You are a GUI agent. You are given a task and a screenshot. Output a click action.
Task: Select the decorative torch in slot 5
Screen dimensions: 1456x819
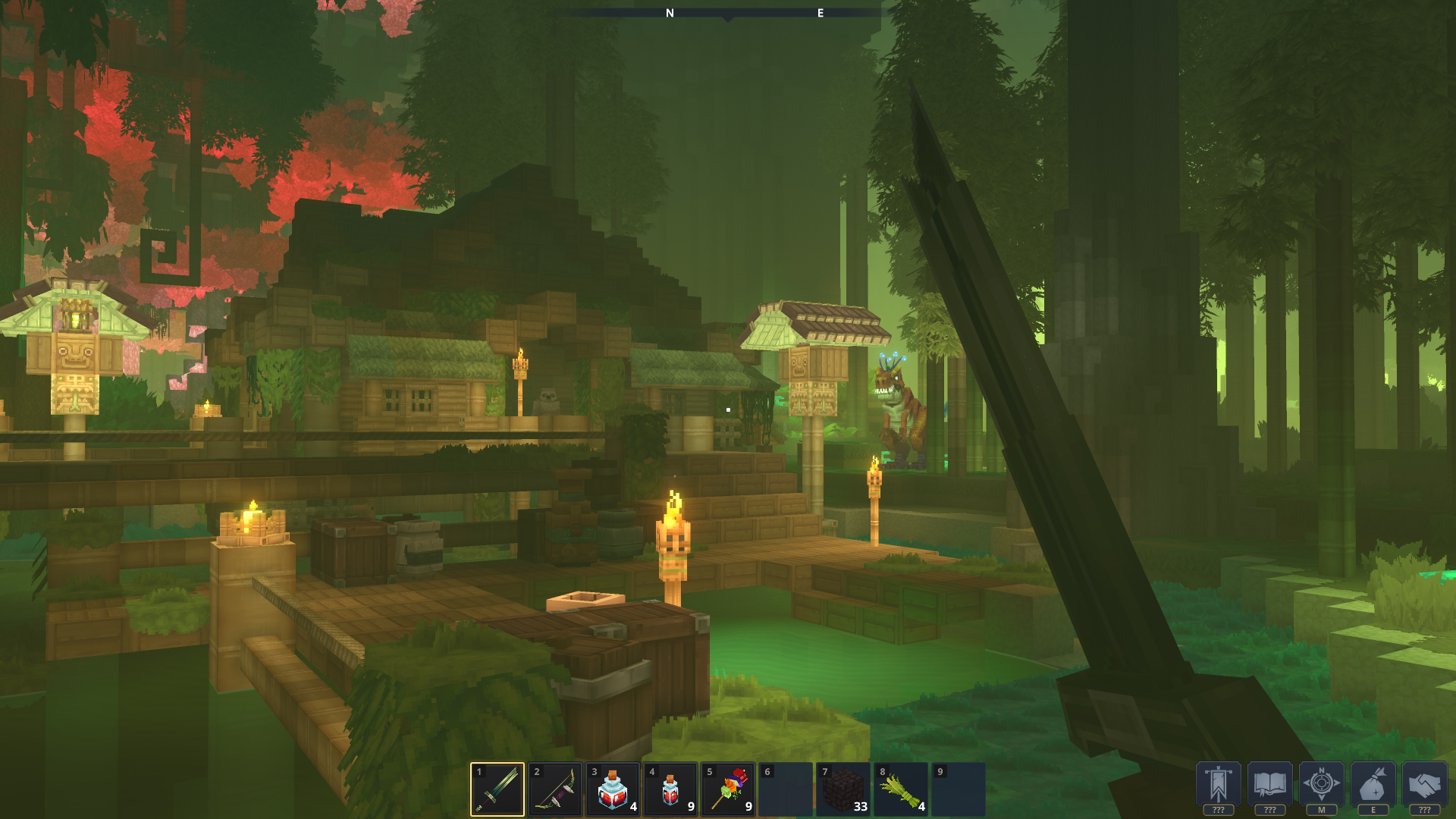(730, 788)
